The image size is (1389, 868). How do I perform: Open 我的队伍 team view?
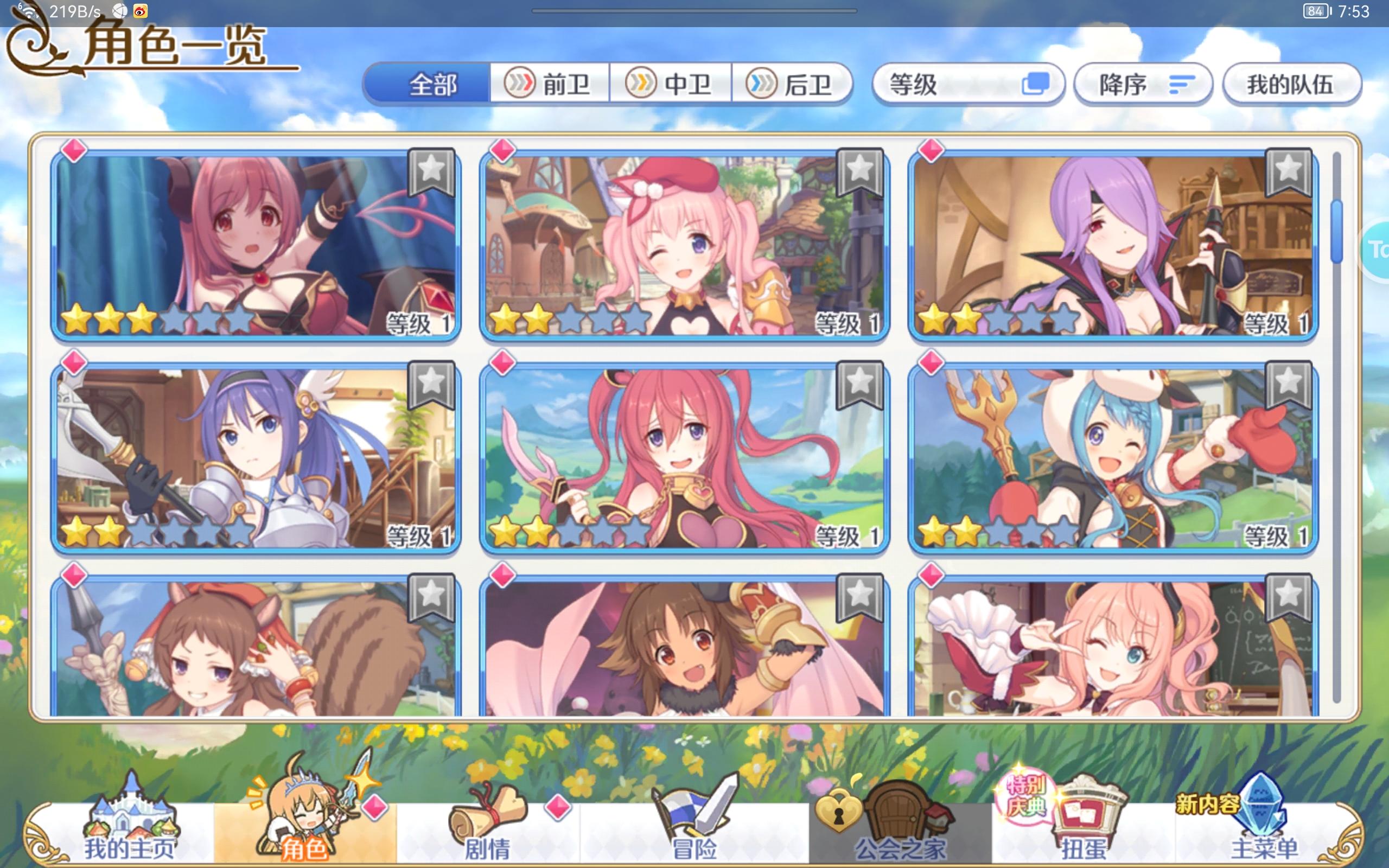[x=1292, y=84]
